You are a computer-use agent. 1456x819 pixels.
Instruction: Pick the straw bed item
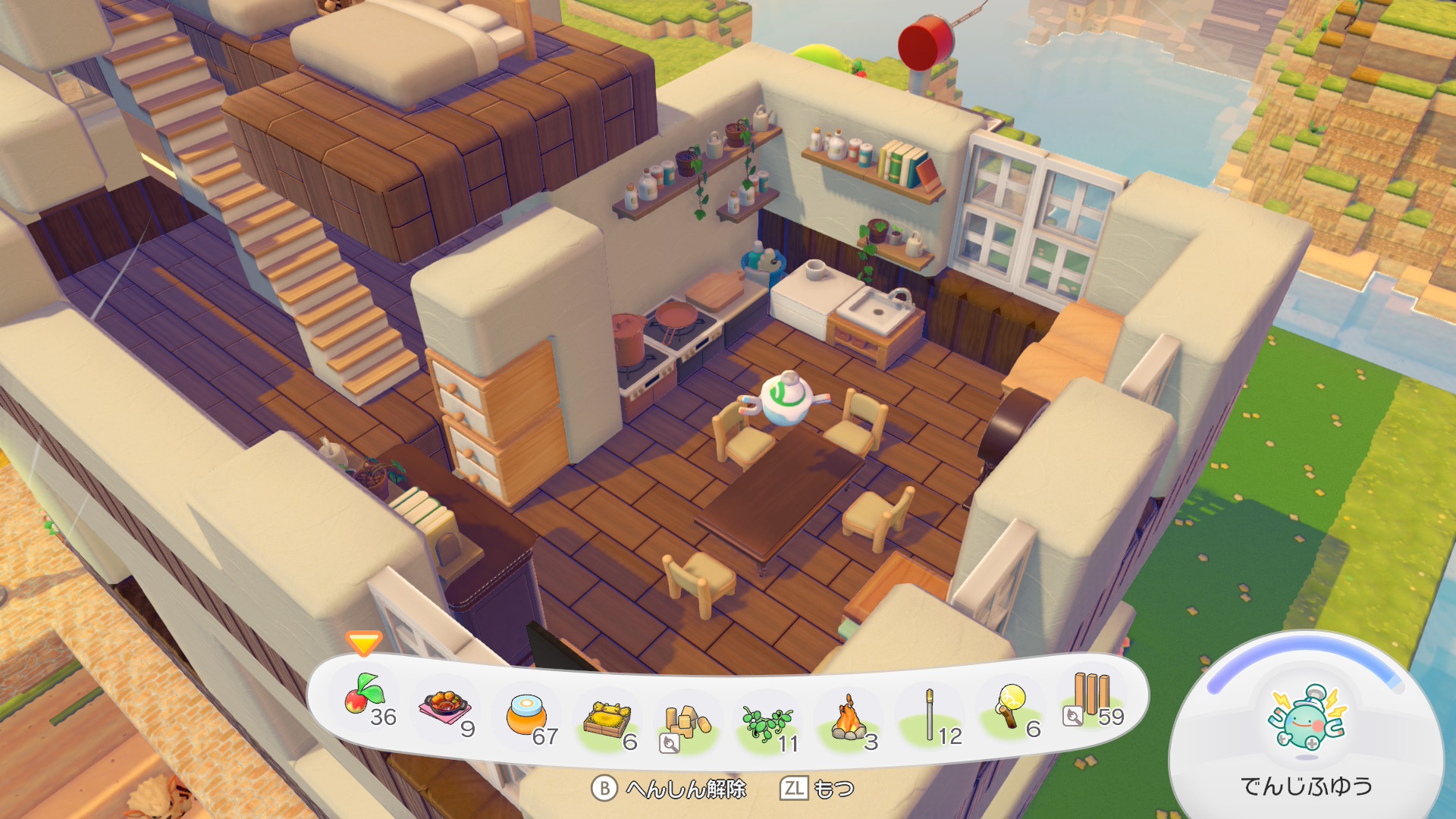pos(607,719)
